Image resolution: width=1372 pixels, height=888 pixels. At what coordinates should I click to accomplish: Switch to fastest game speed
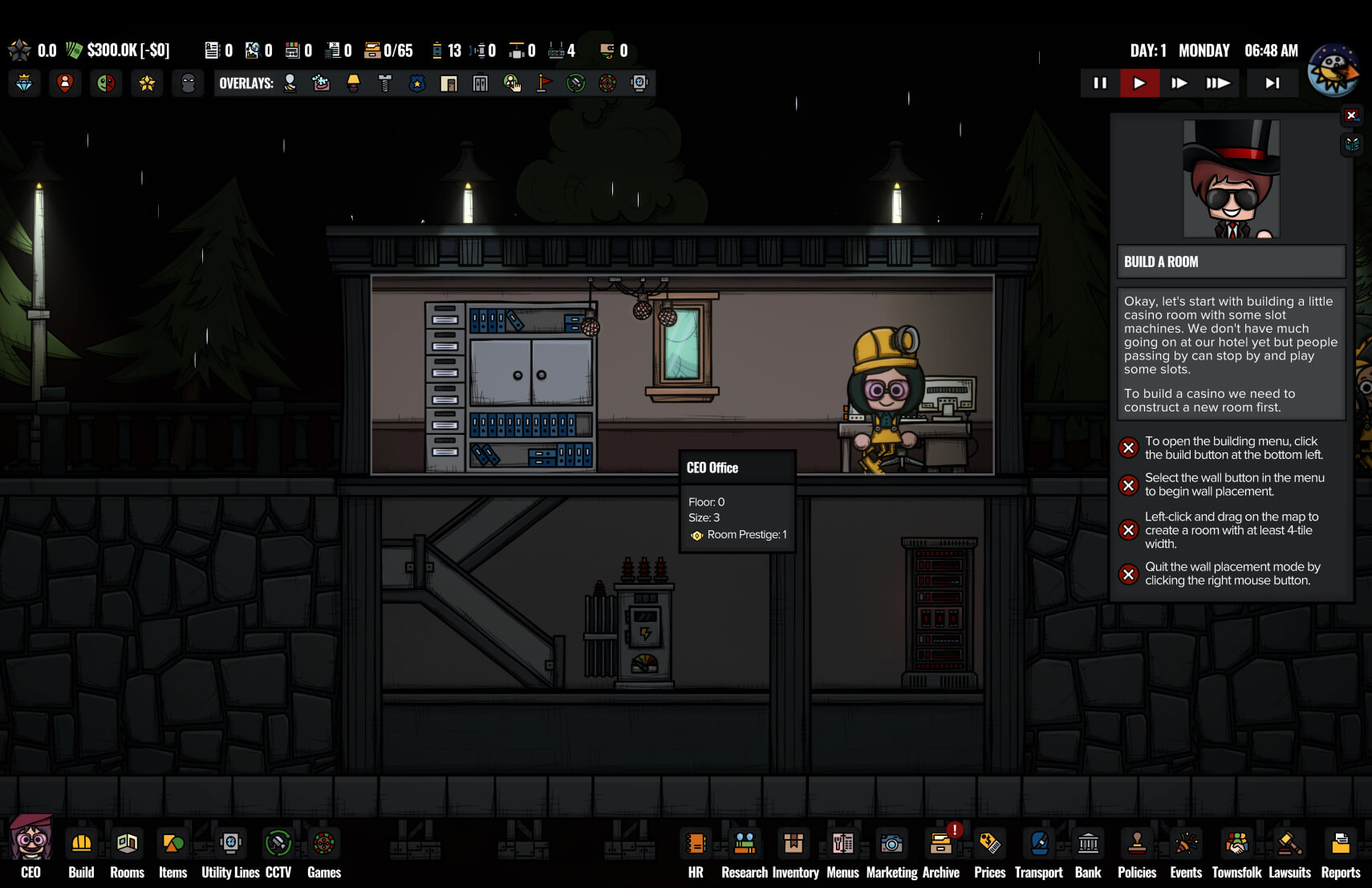click(1217, 83)
